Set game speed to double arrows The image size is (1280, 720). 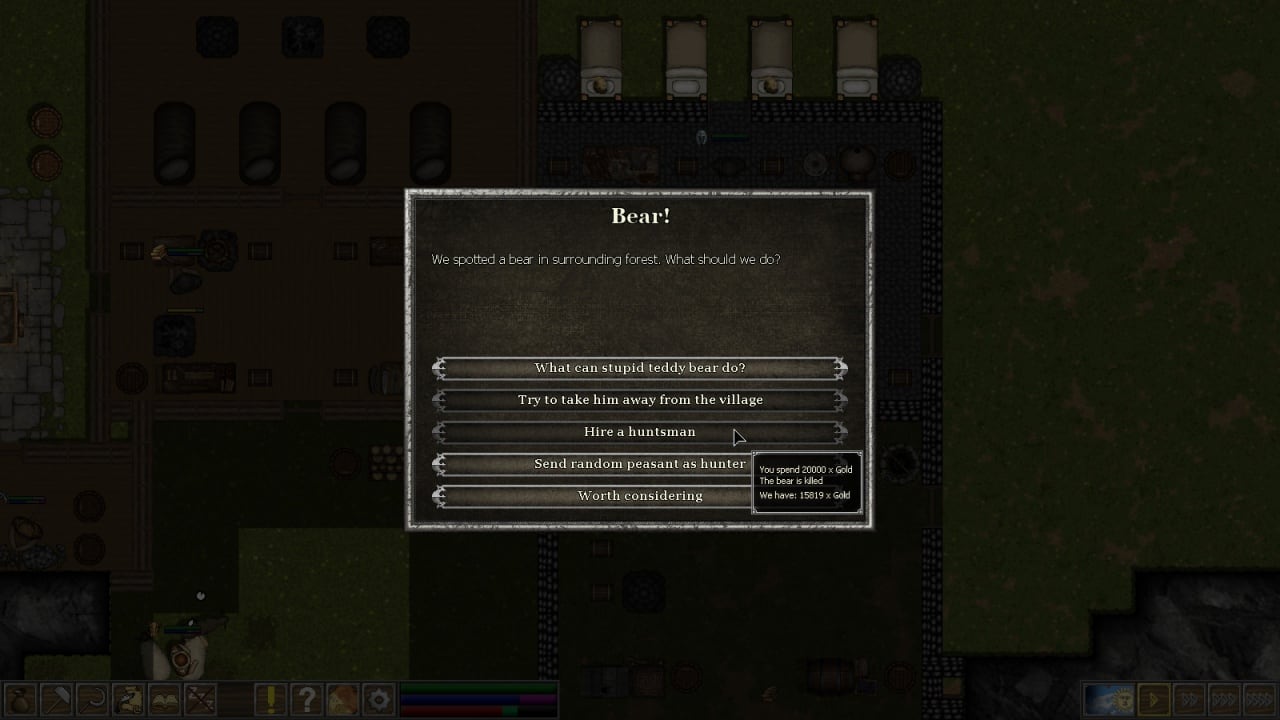(x=1189, y=699)
